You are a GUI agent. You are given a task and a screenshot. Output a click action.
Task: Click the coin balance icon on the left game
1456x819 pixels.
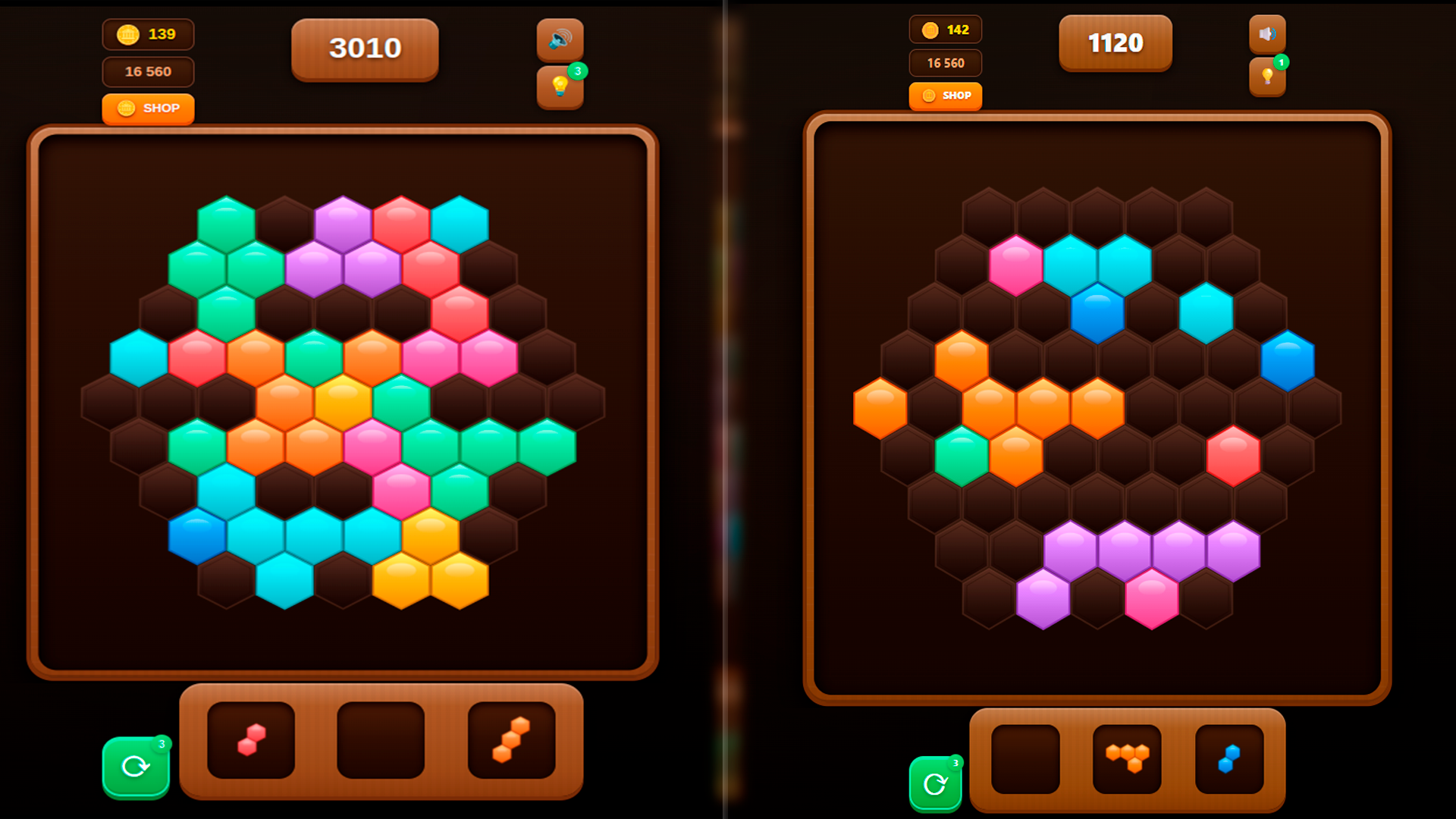click(129, 34)
